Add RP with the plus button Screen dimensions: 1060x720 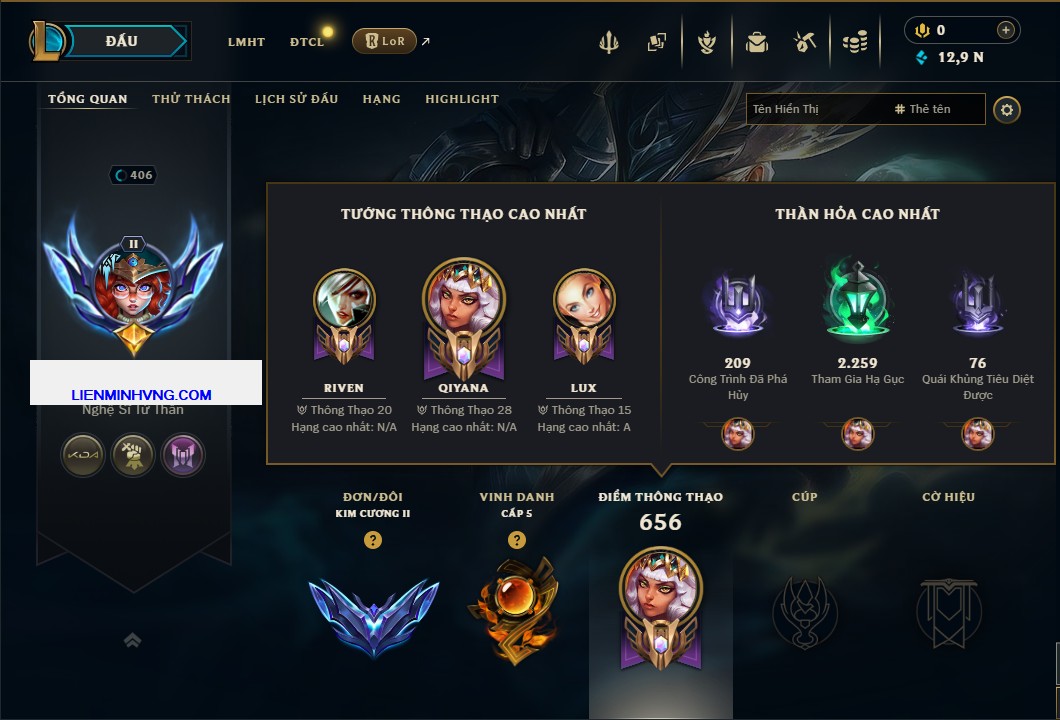(1006, 30)
